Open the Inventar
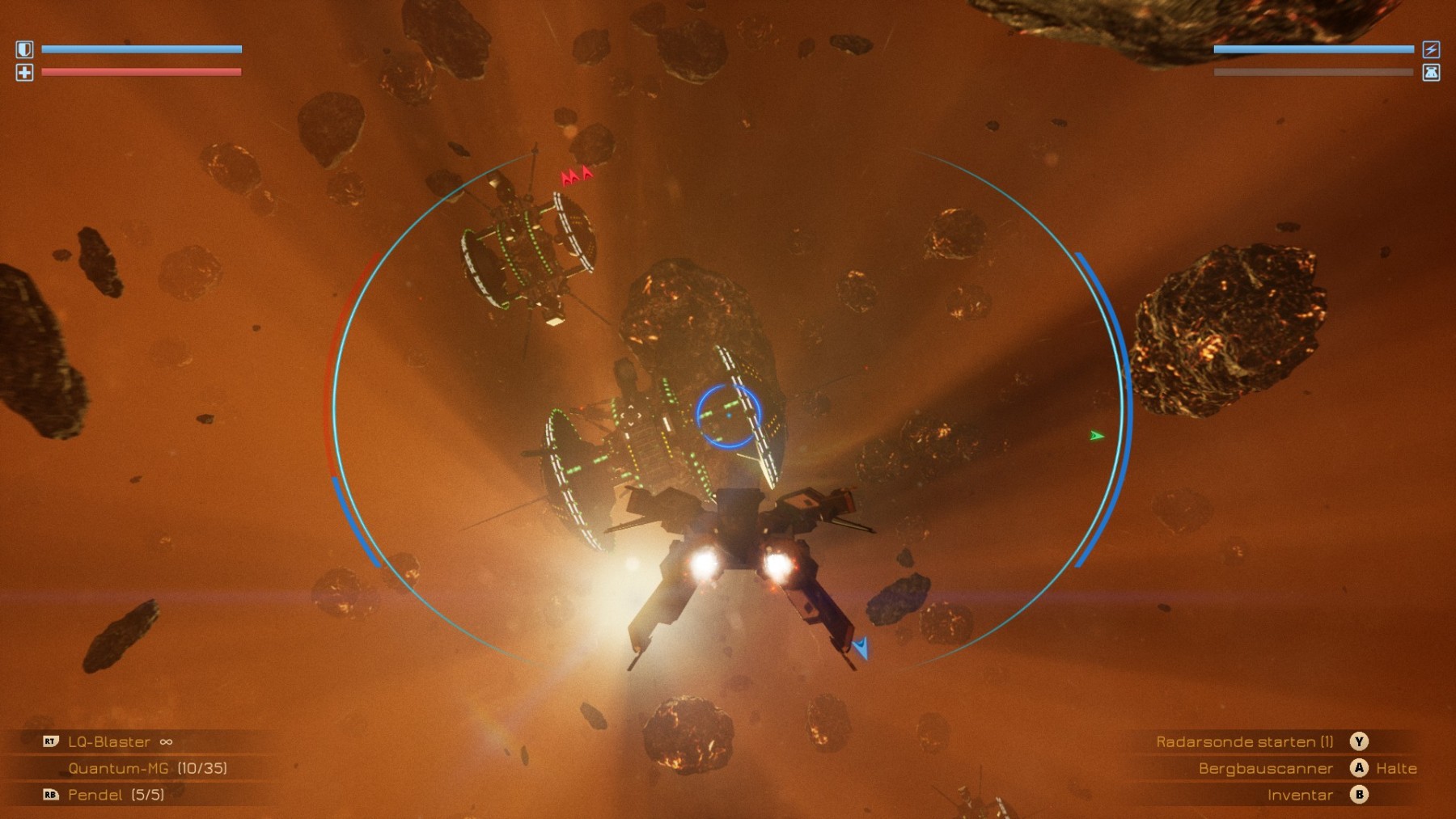 1300,796
